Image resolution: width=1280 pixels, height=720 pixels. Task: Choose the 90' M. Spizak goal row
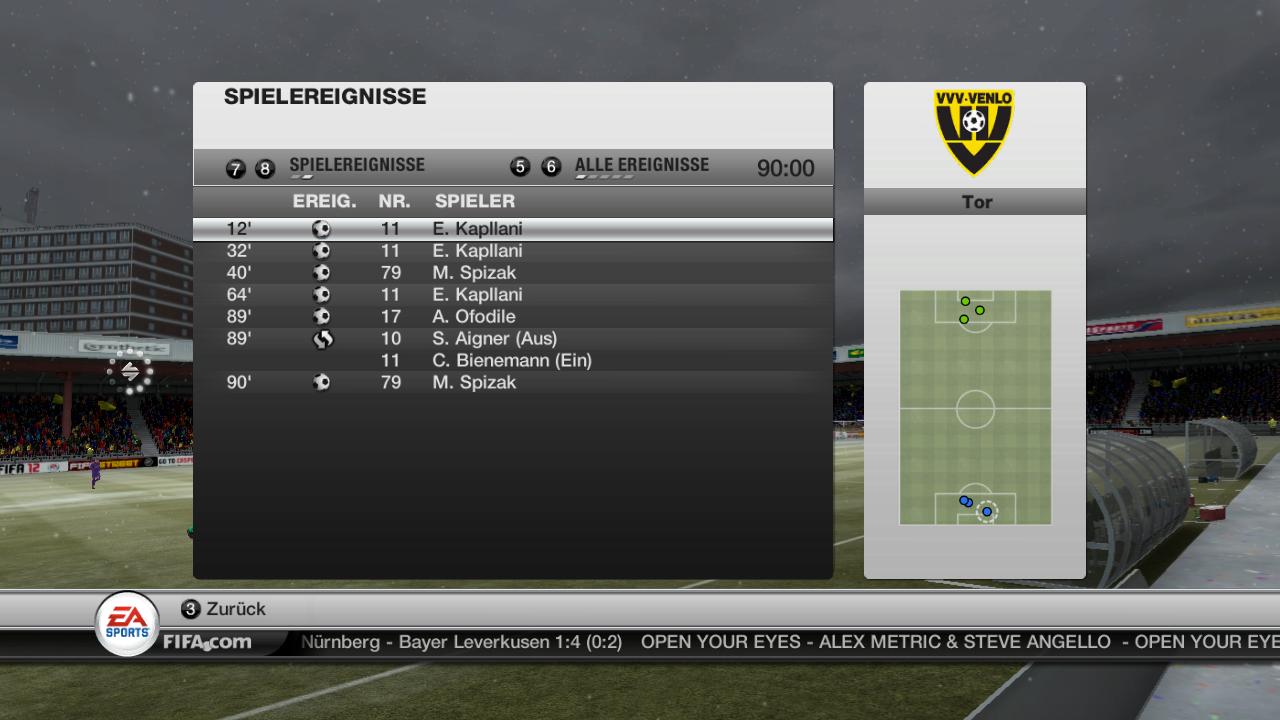[512, 383]
